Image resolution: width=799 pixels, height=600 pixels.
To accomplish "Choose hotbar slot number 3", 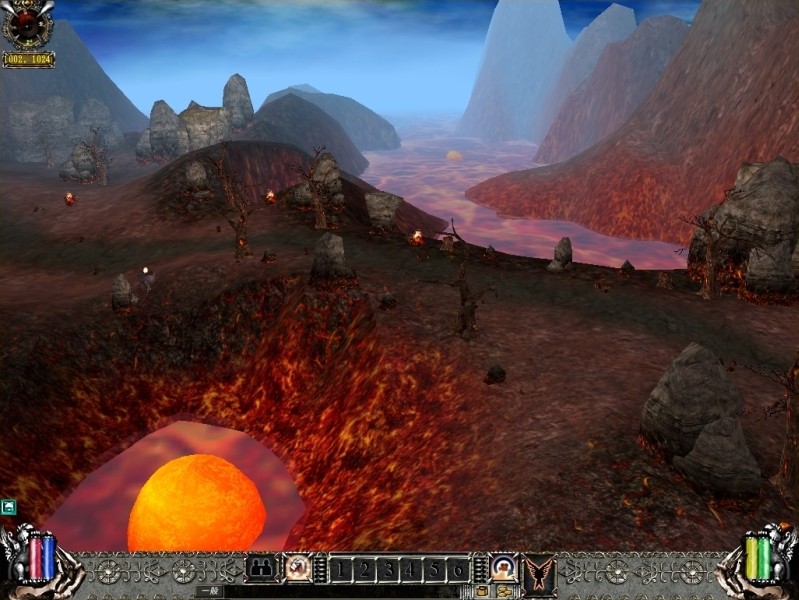I will [x=388, y=570].
